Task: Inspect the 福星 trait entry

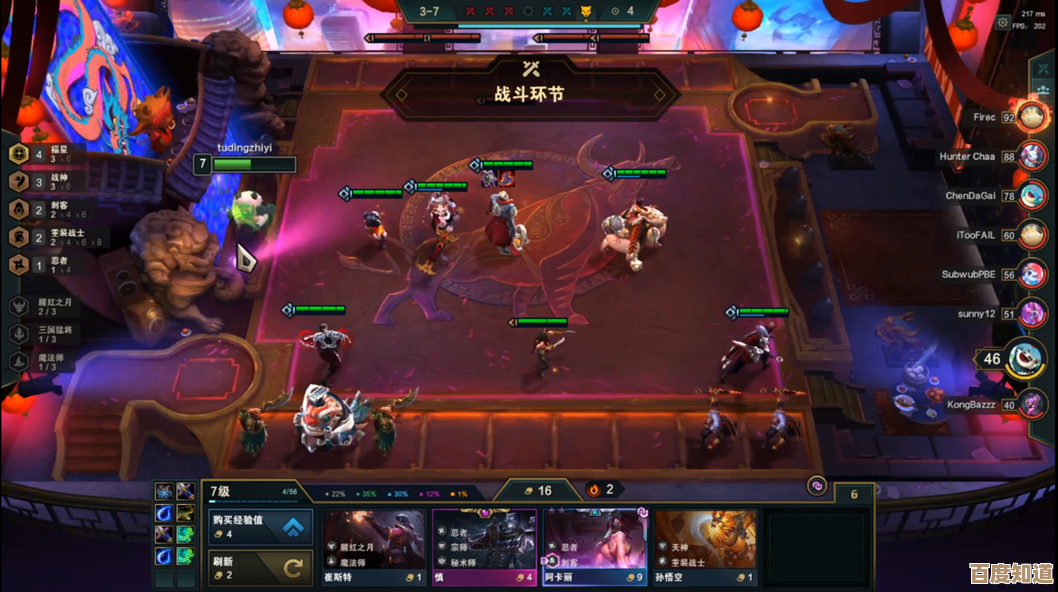Action: click(x=45, y=154)
